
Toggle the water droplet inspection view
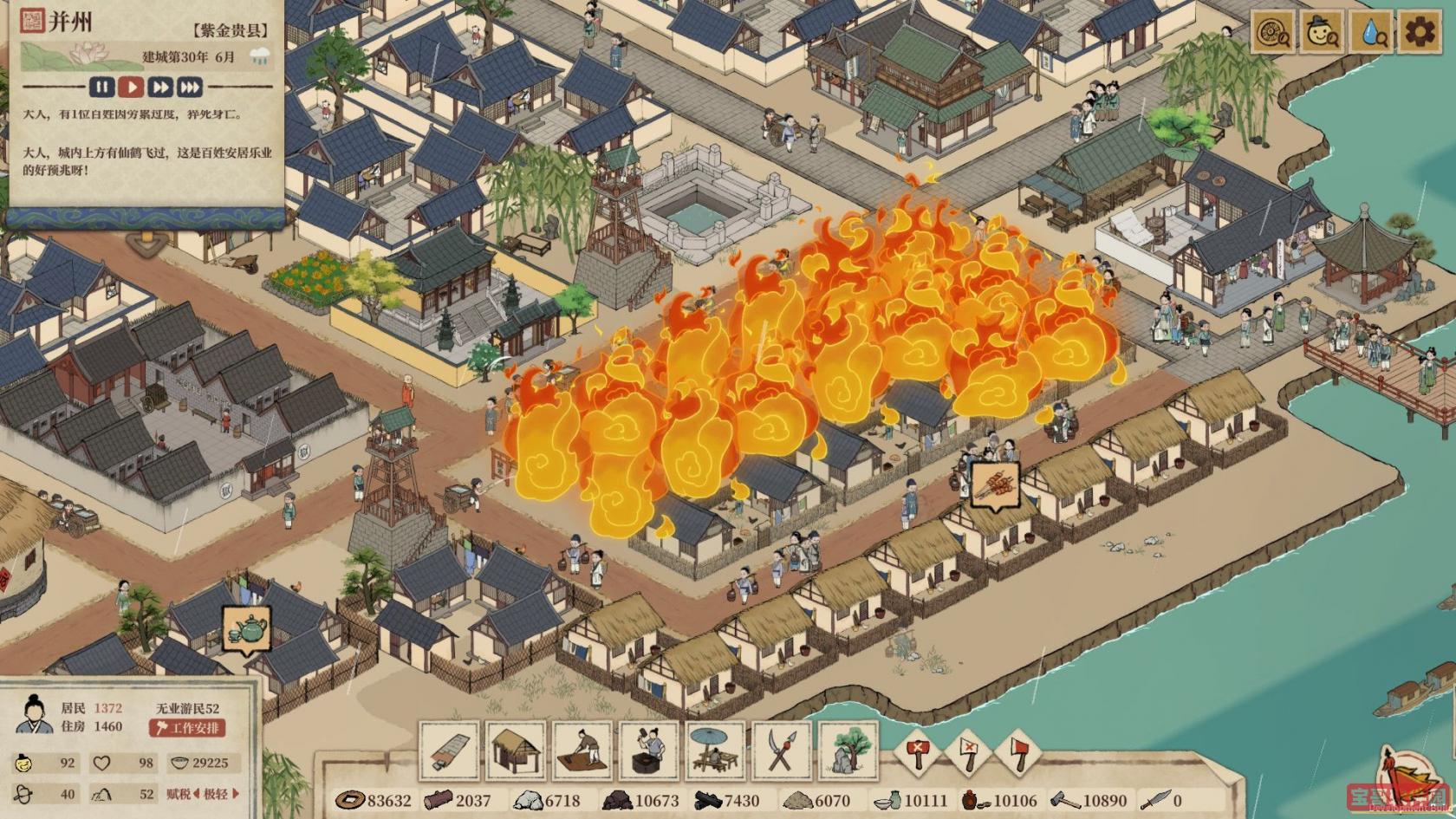(x=1371, y=33)
